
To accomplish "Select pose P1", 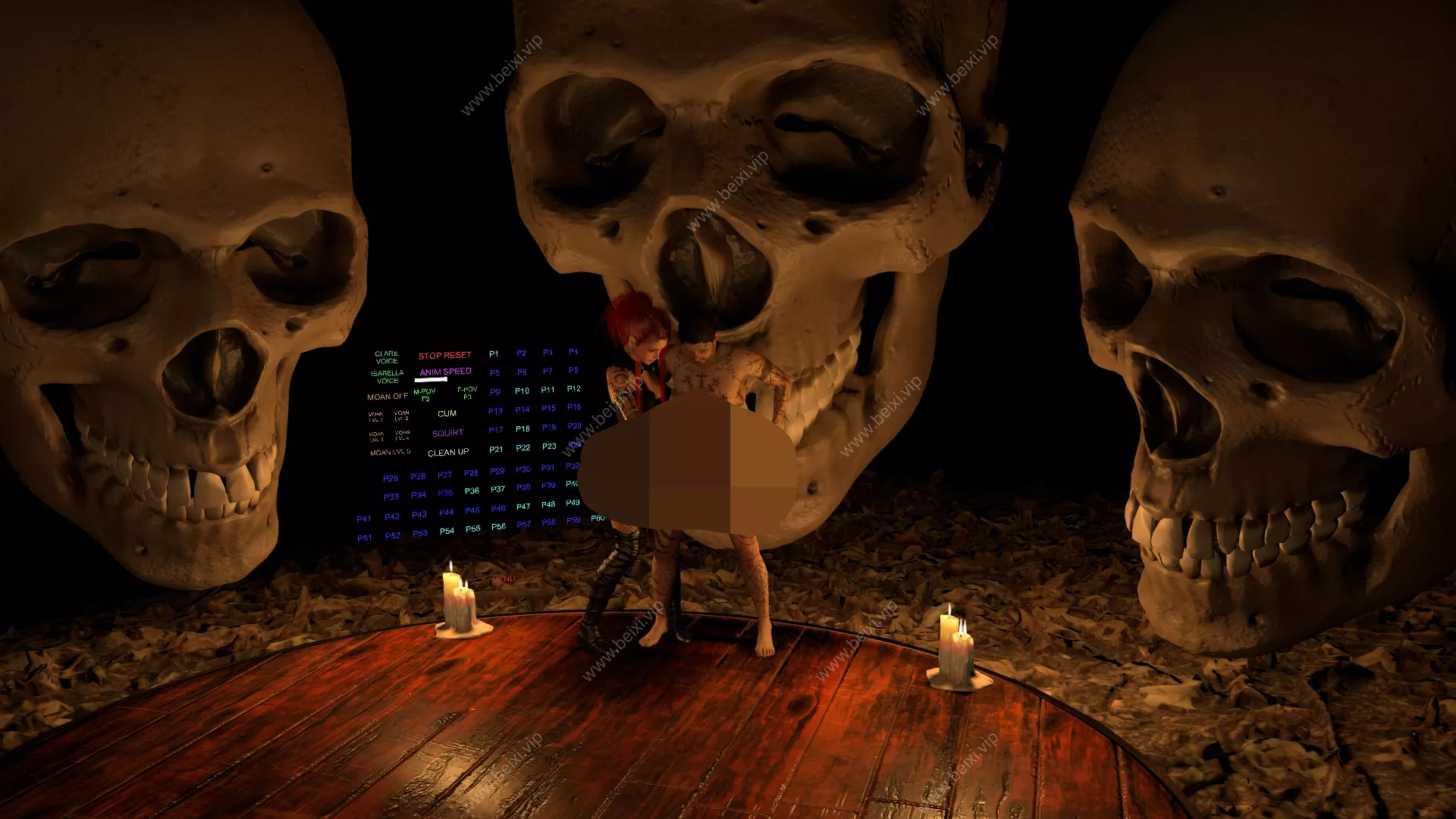I will pos(493,353).
